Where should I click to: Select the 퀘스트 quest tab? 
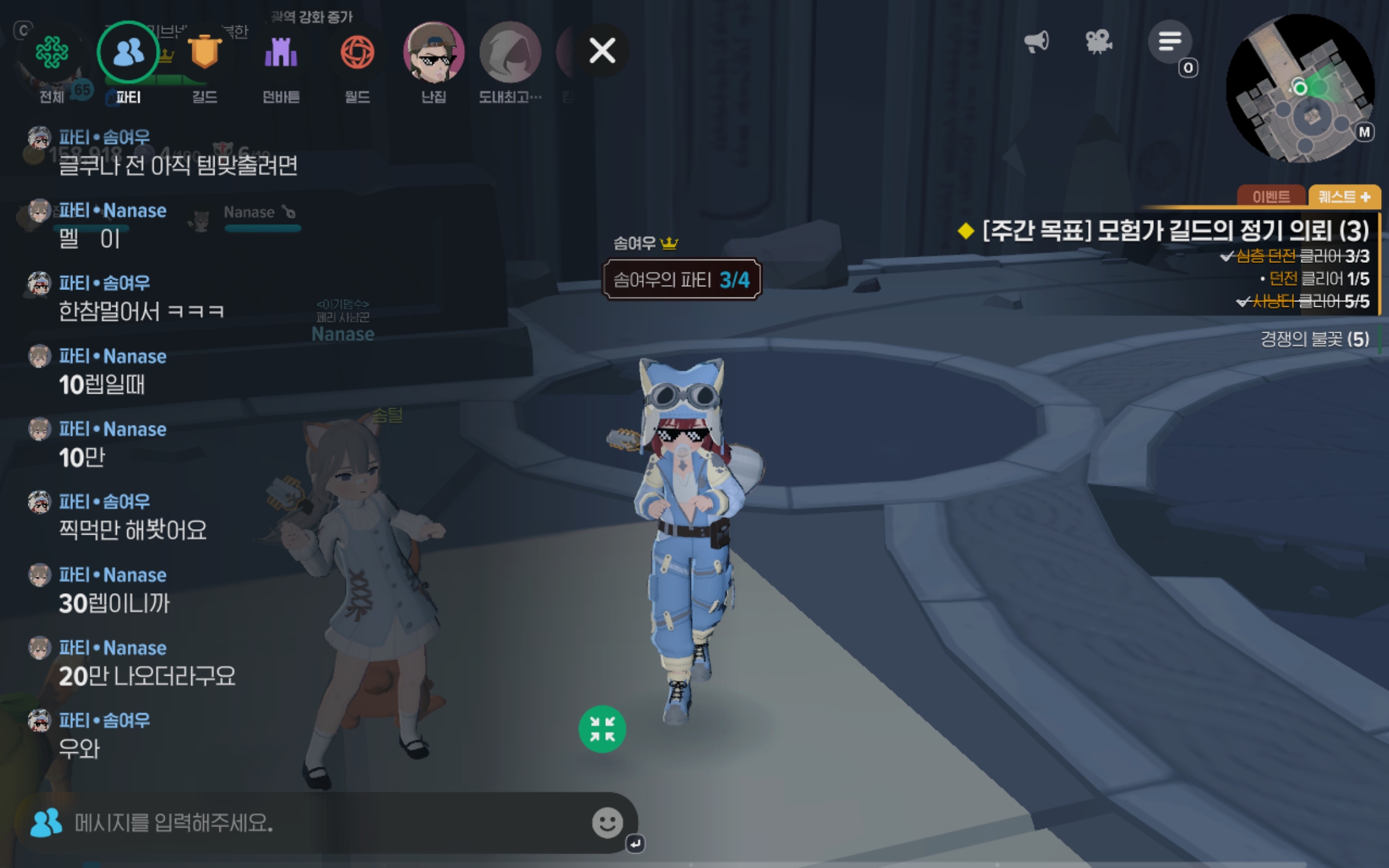click(x=1344, y=197)
